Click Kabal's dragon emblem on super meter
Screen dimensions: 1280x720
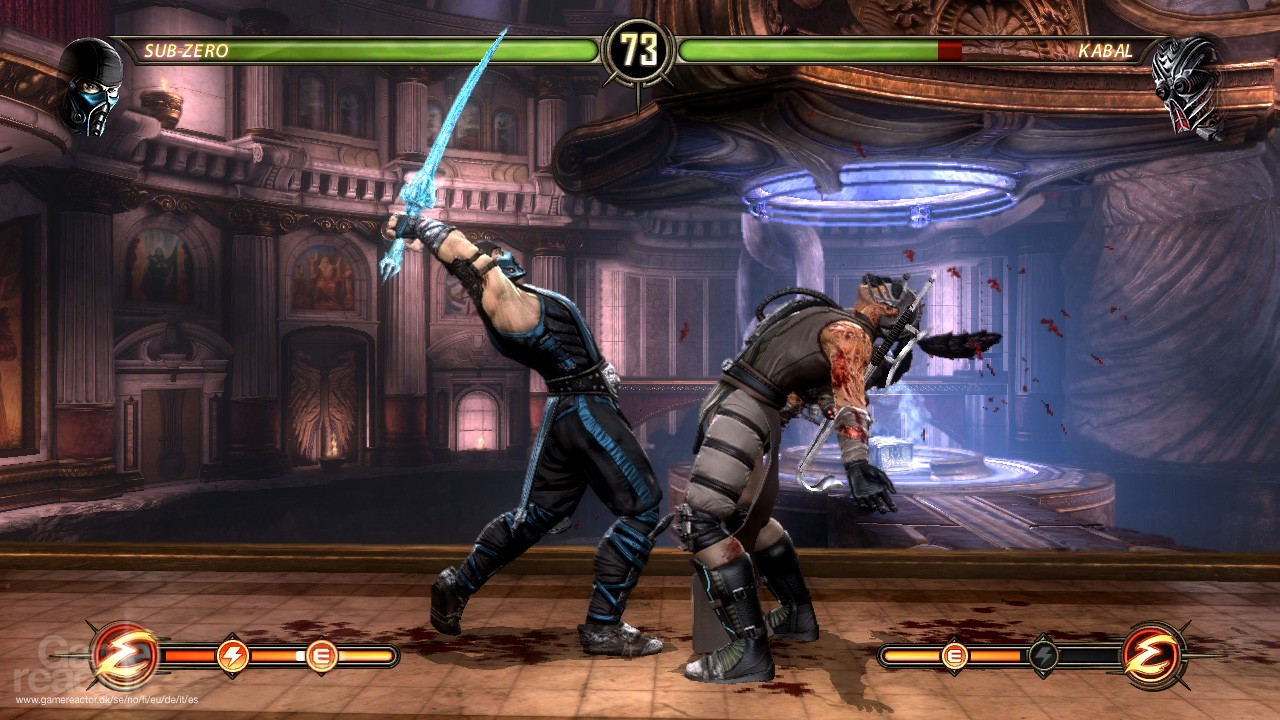coord(1153,656)
